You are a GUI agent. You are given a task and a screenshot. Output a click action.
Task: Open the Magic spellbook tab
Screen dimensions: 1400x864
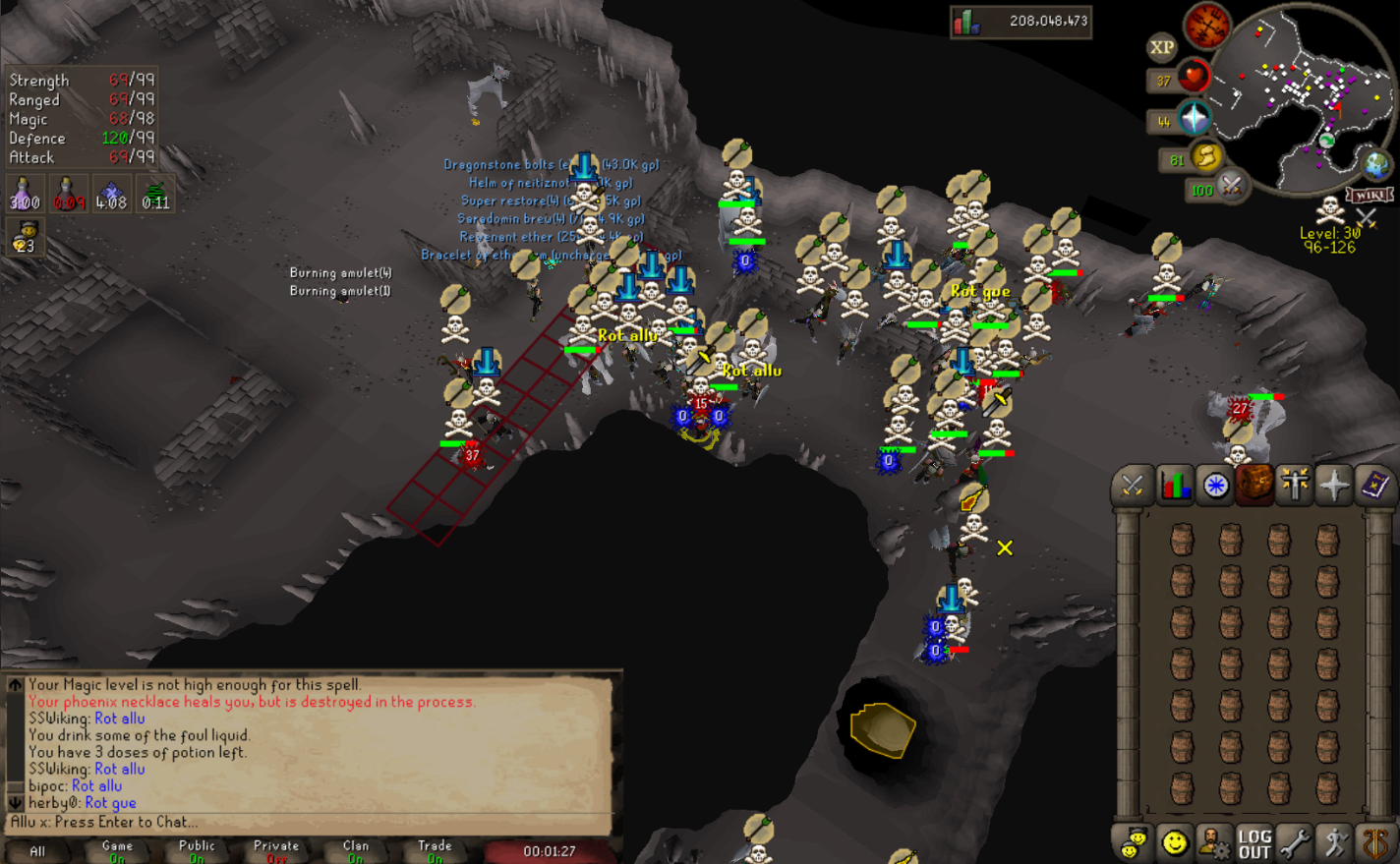coord(1374,486)
